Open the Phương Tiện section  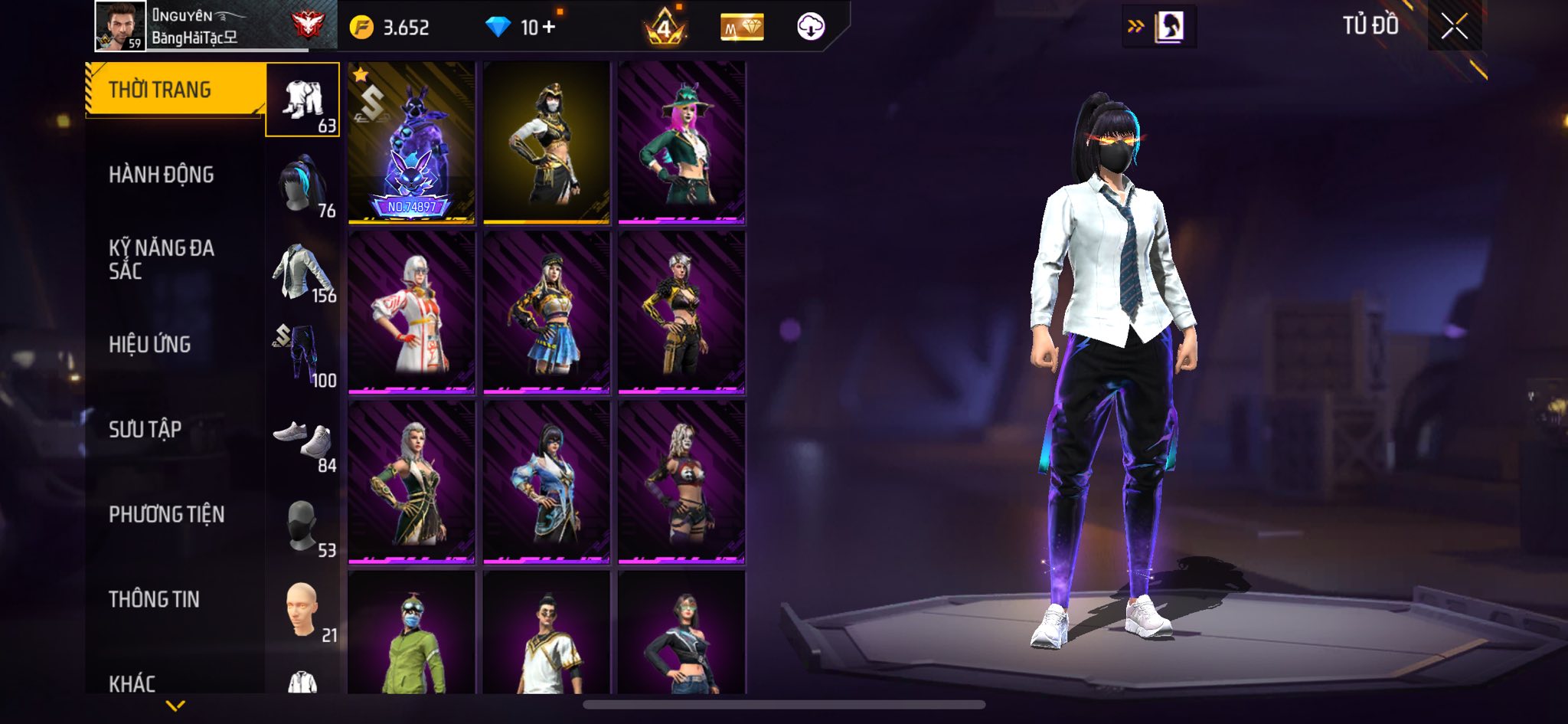pyautogui.click(x=166, y=514)
